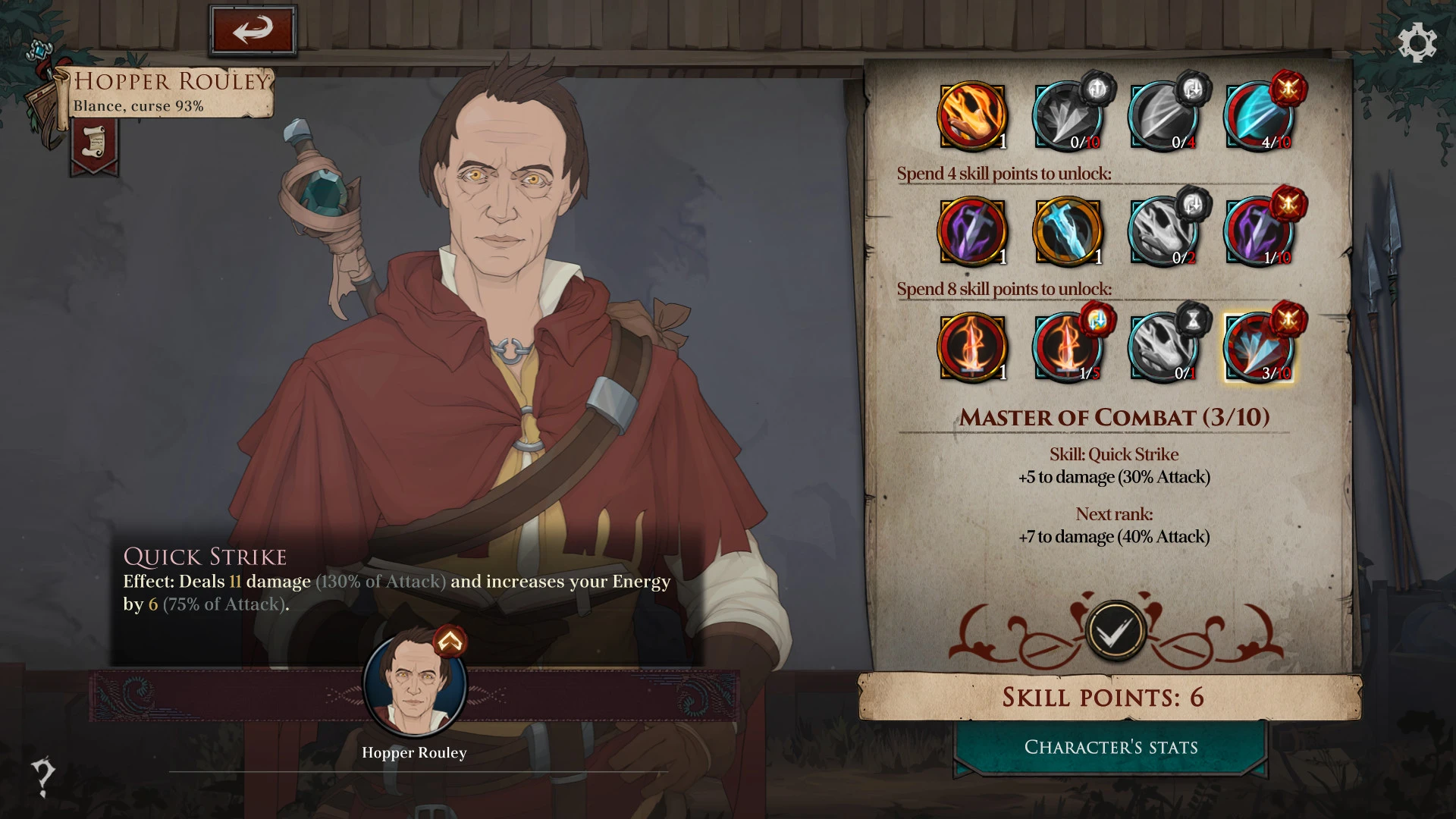Select the flaming fist skill icon
This screenshot has width=1456, height=819.
972,117
